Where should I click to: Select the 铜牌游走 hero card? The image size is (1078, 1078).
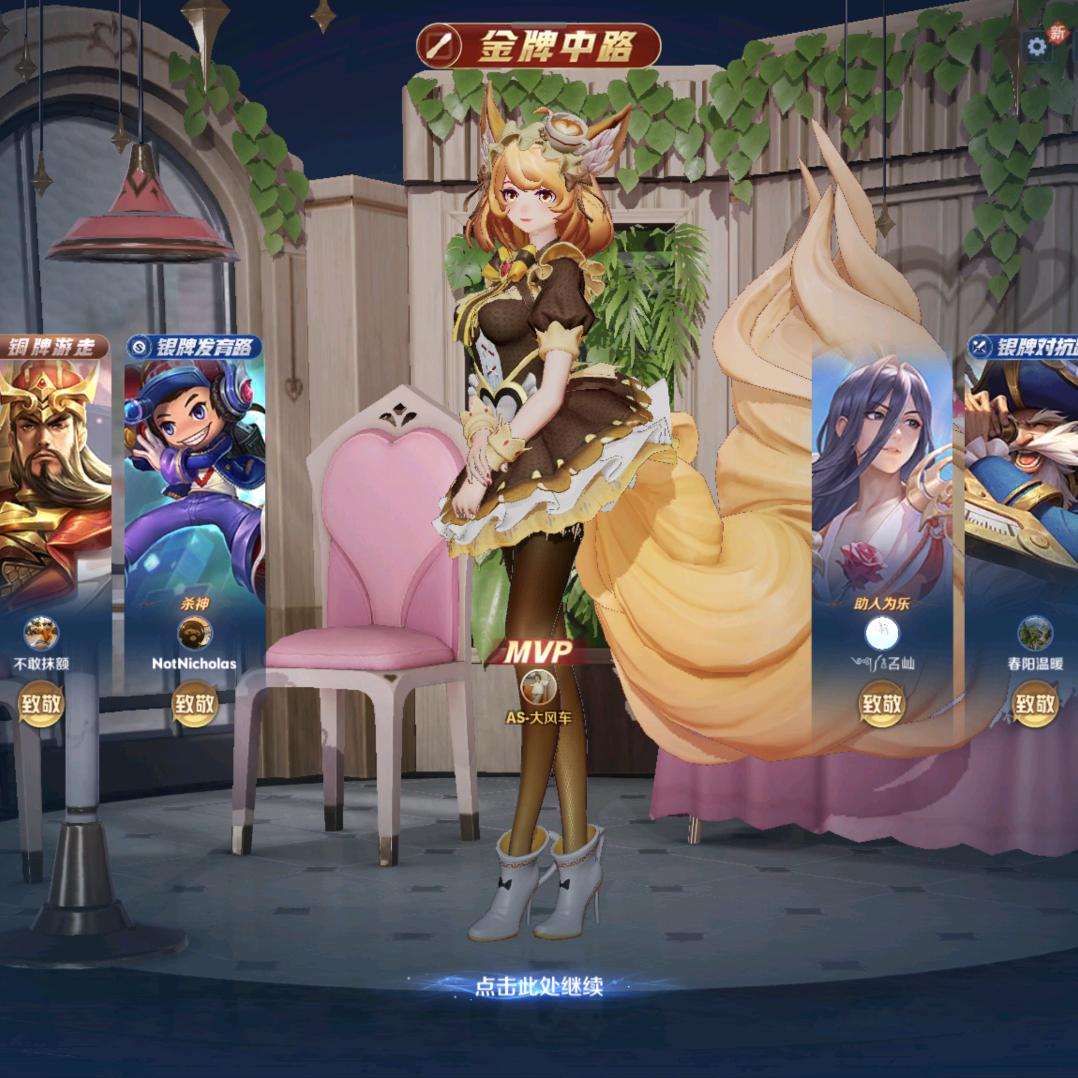50,470
